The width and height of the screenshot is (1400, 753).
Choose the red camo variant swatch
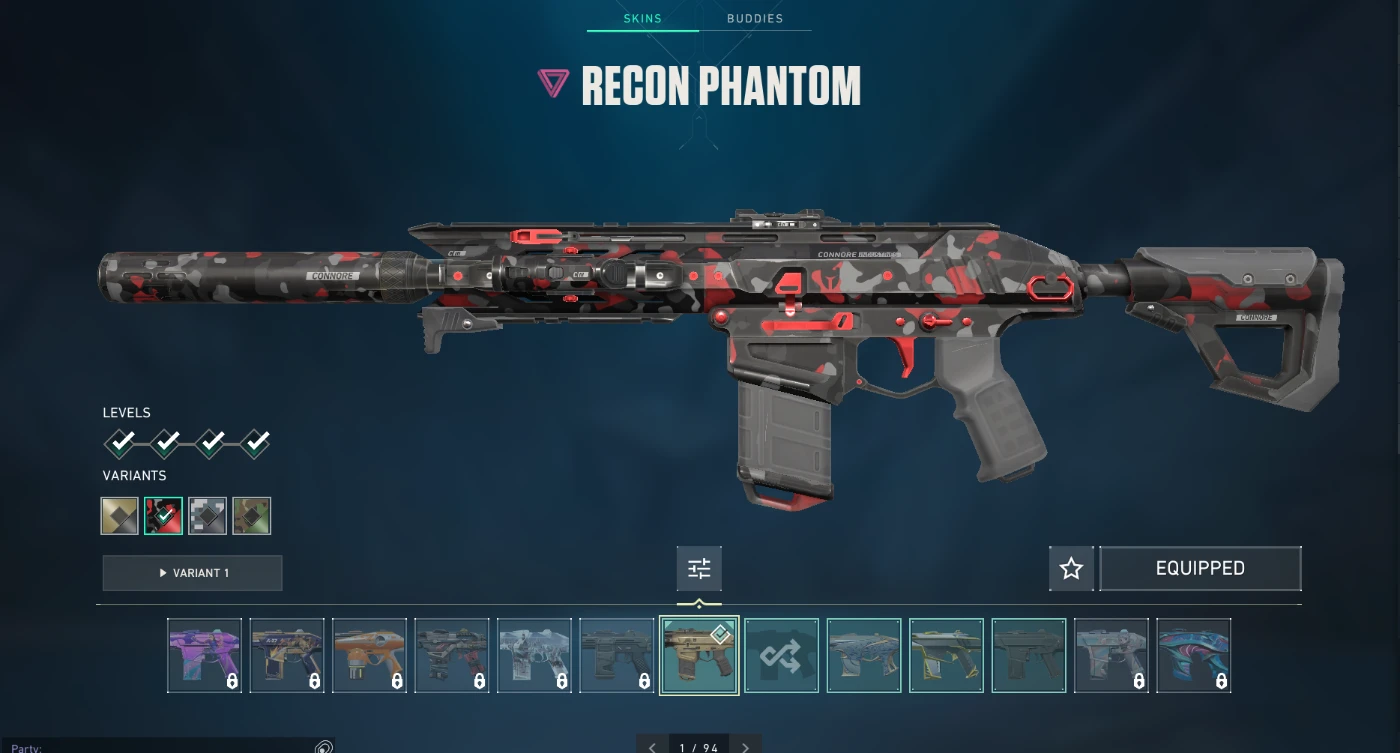pos(163,516)
